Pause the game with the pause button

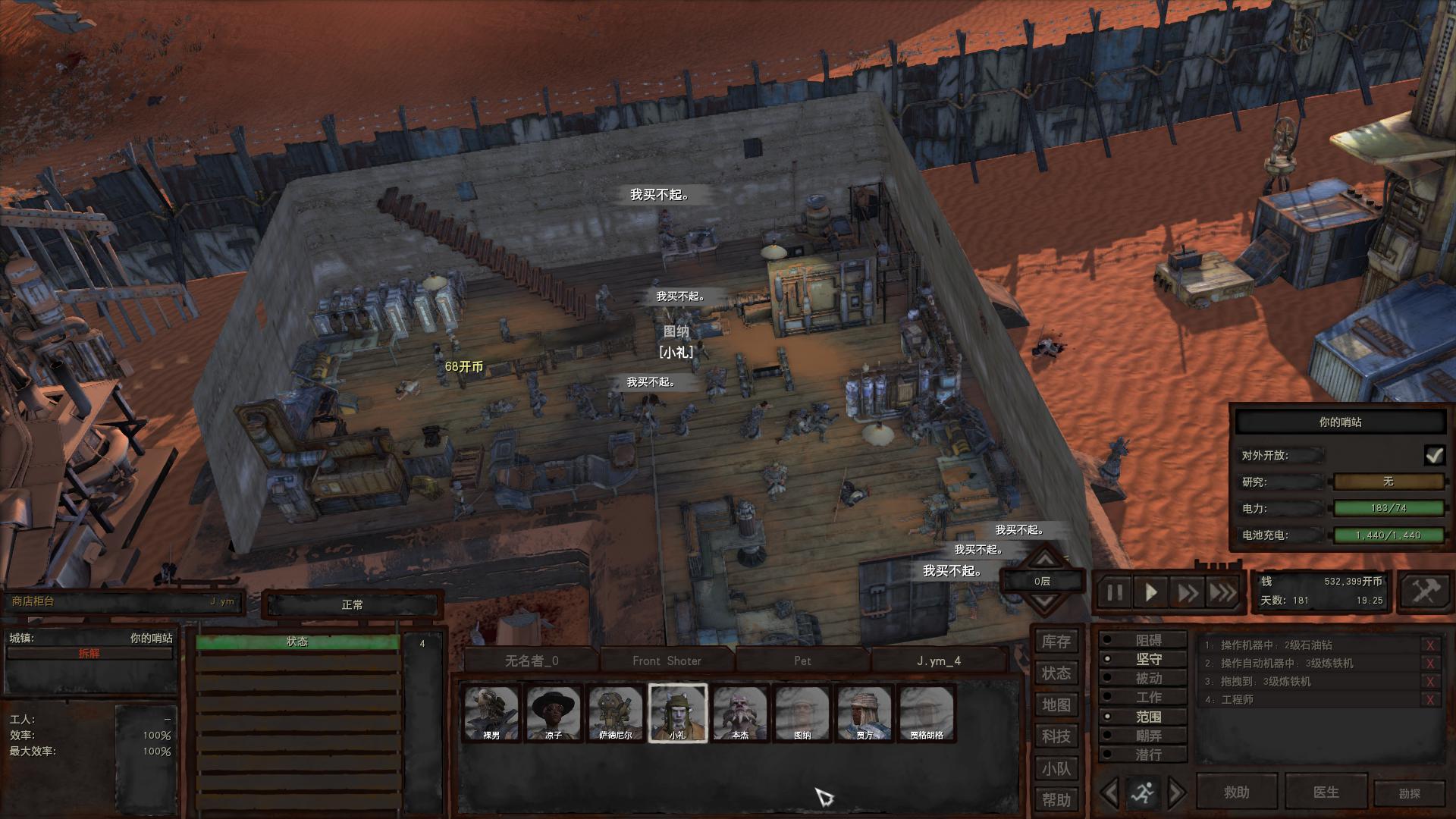click(x=1114, y=592)
